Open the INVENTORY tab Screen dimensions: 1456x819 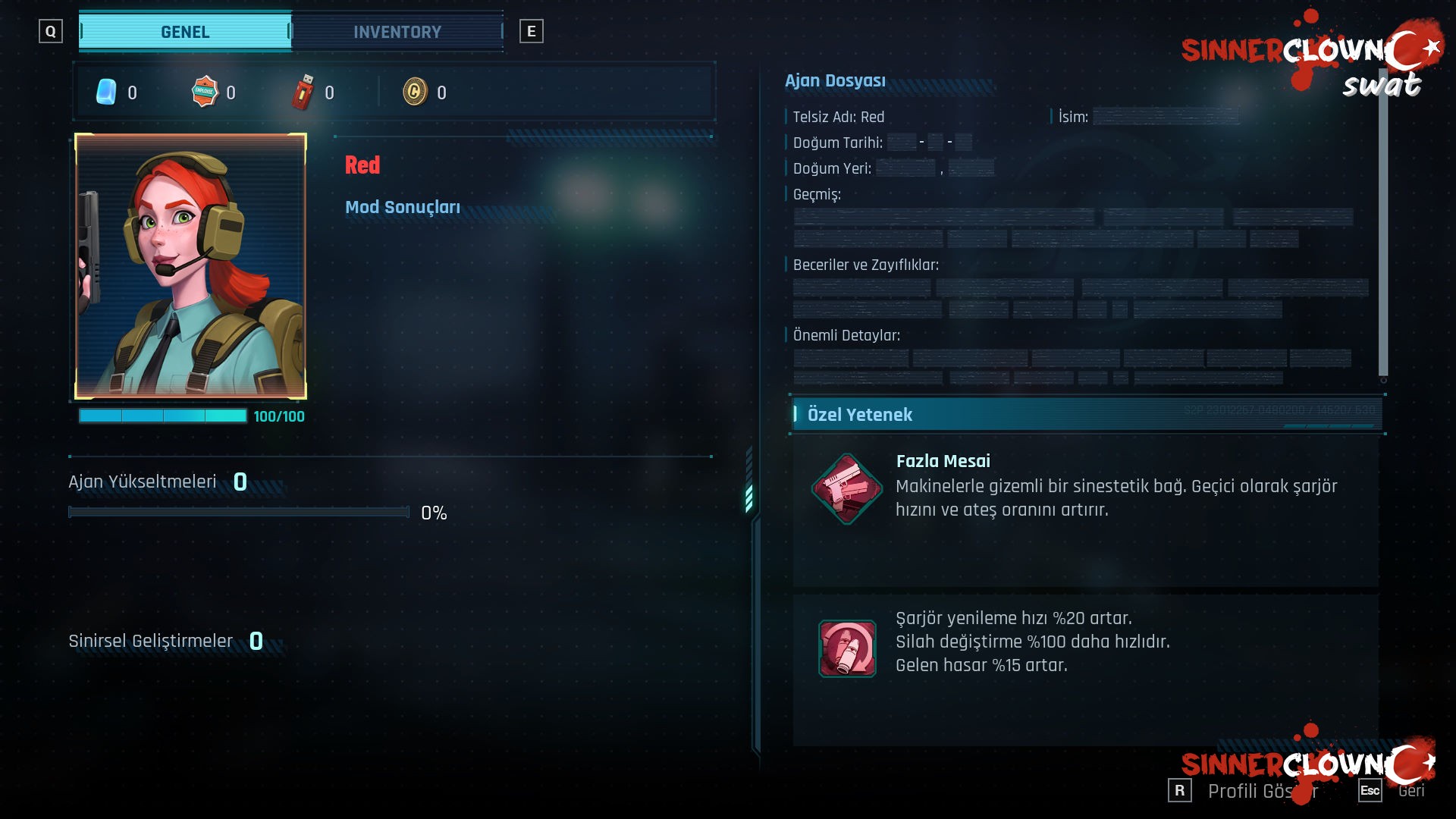coord(397,32)
